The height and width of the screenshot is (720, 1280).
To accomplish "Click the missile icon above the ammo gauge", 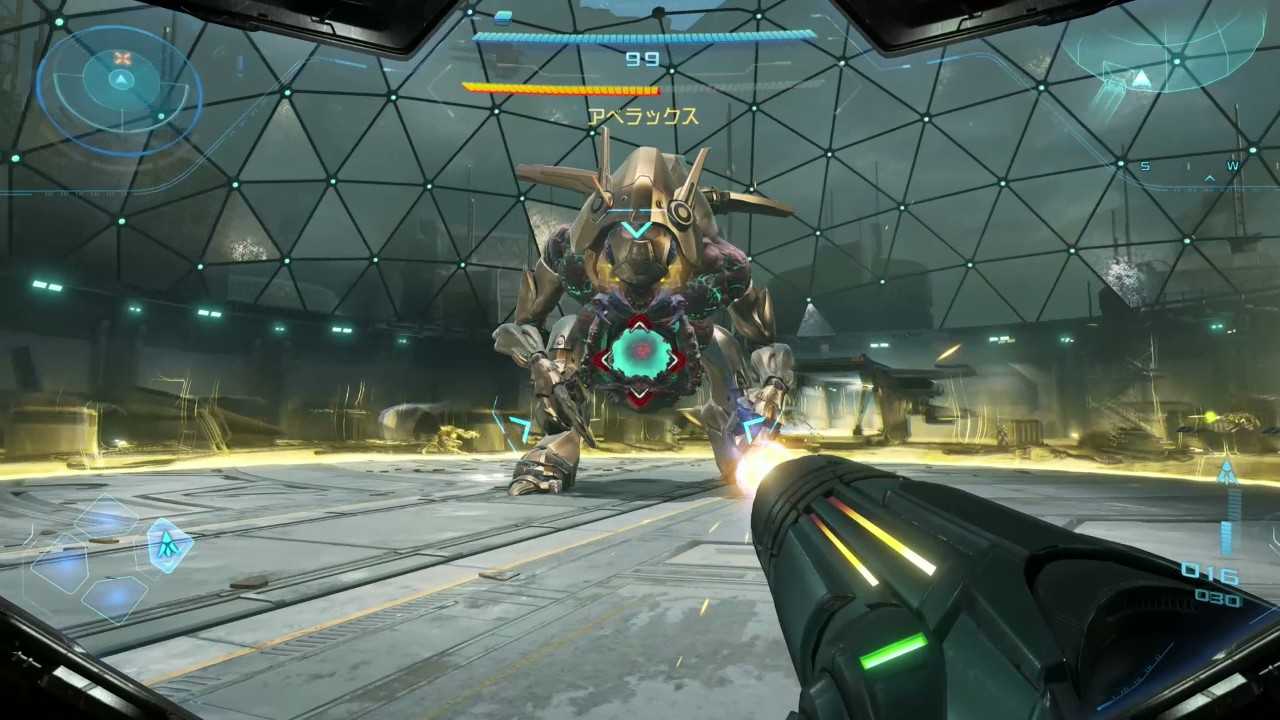I will [1227, 473].
